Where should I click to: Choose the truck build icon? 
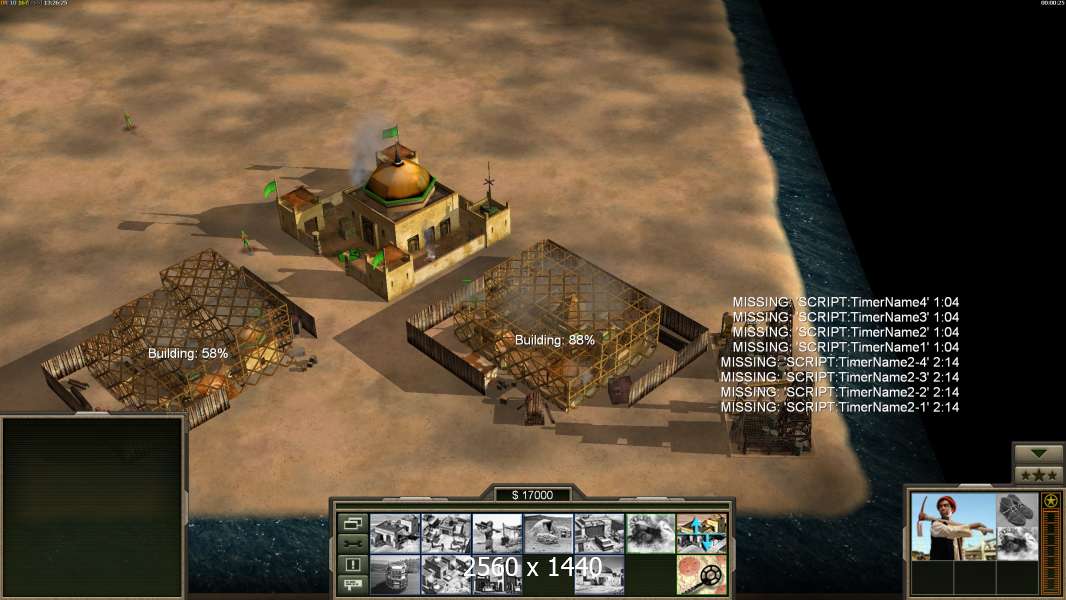pyautogui.click(x=395, y=574)
